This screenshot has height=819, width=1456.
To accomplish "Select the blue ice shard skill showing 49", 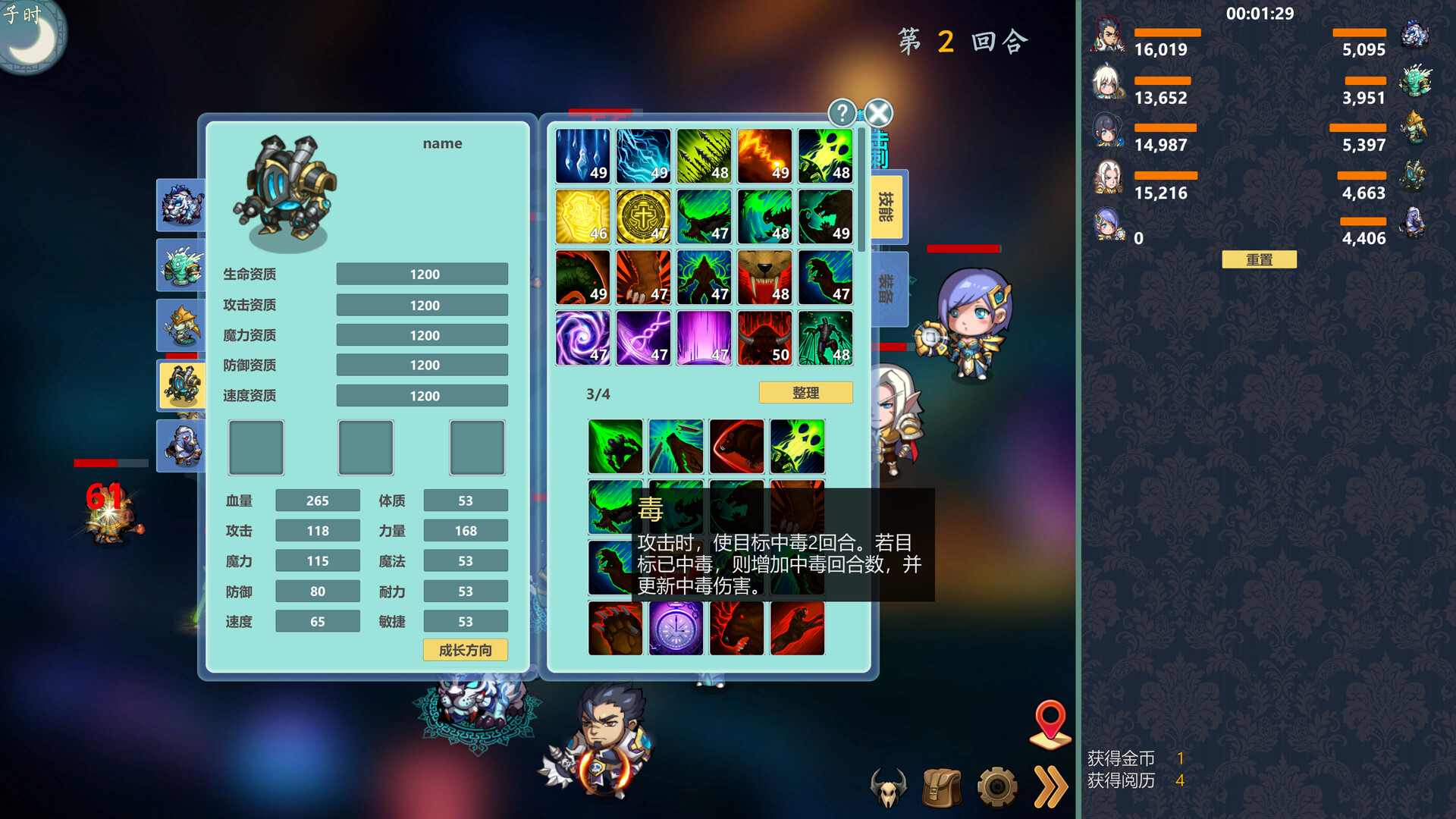I will coord(582,155).
